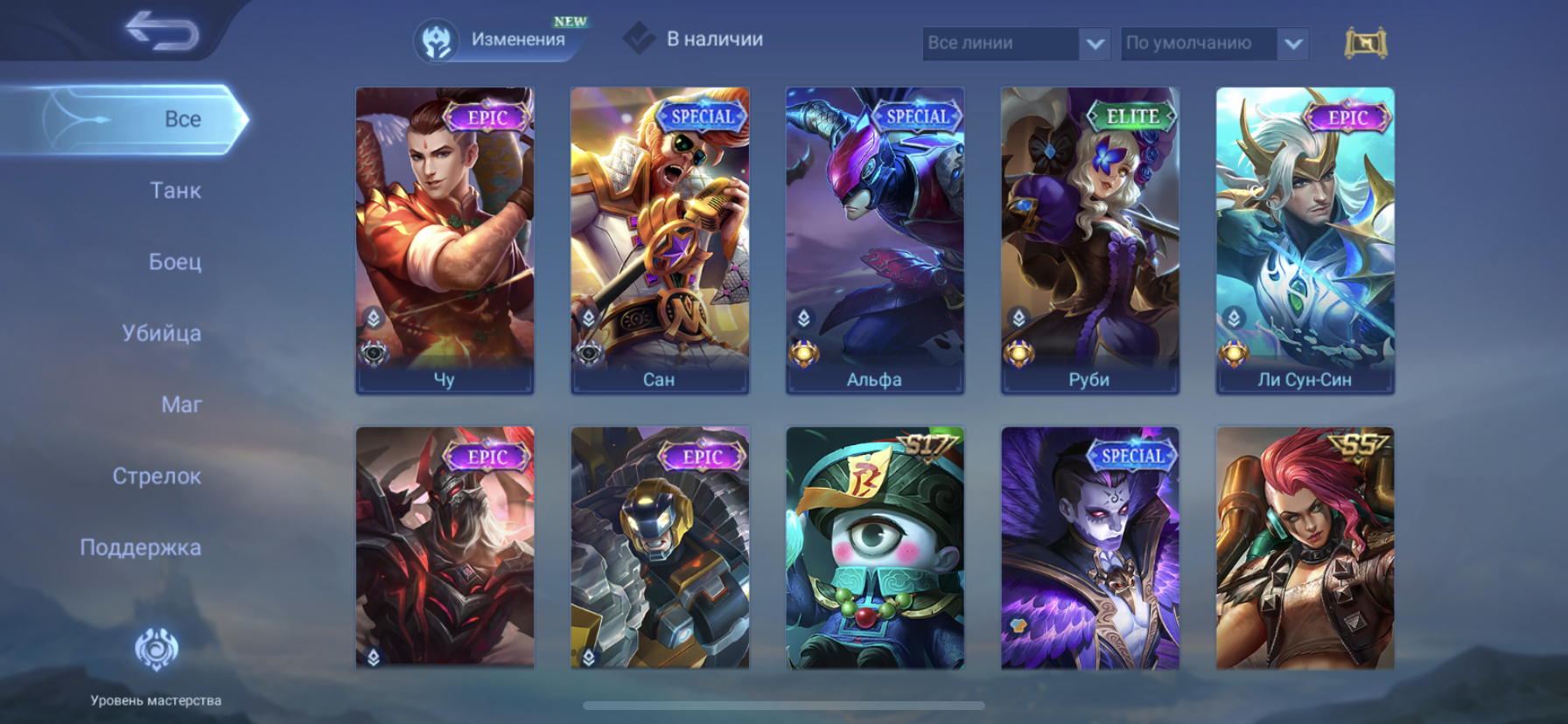This screenshot has width=1568, height=724.
Task: Select the Ли Сун-Син hero card
Action: [x=1305, y=240]
